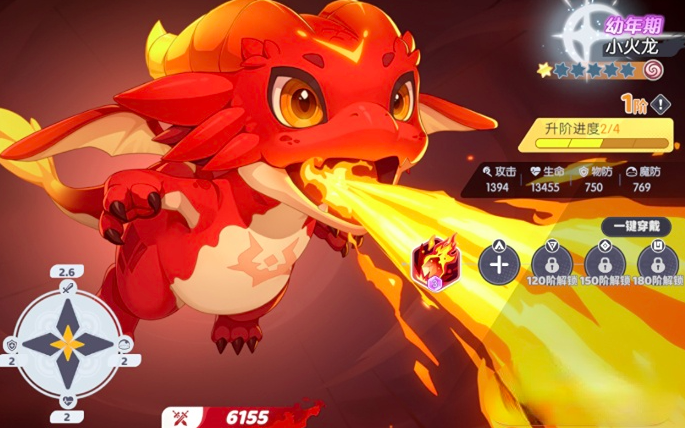Tap the slot locked until 180阶
Viewport: 685px width, 428px height.
pos(657,262)
